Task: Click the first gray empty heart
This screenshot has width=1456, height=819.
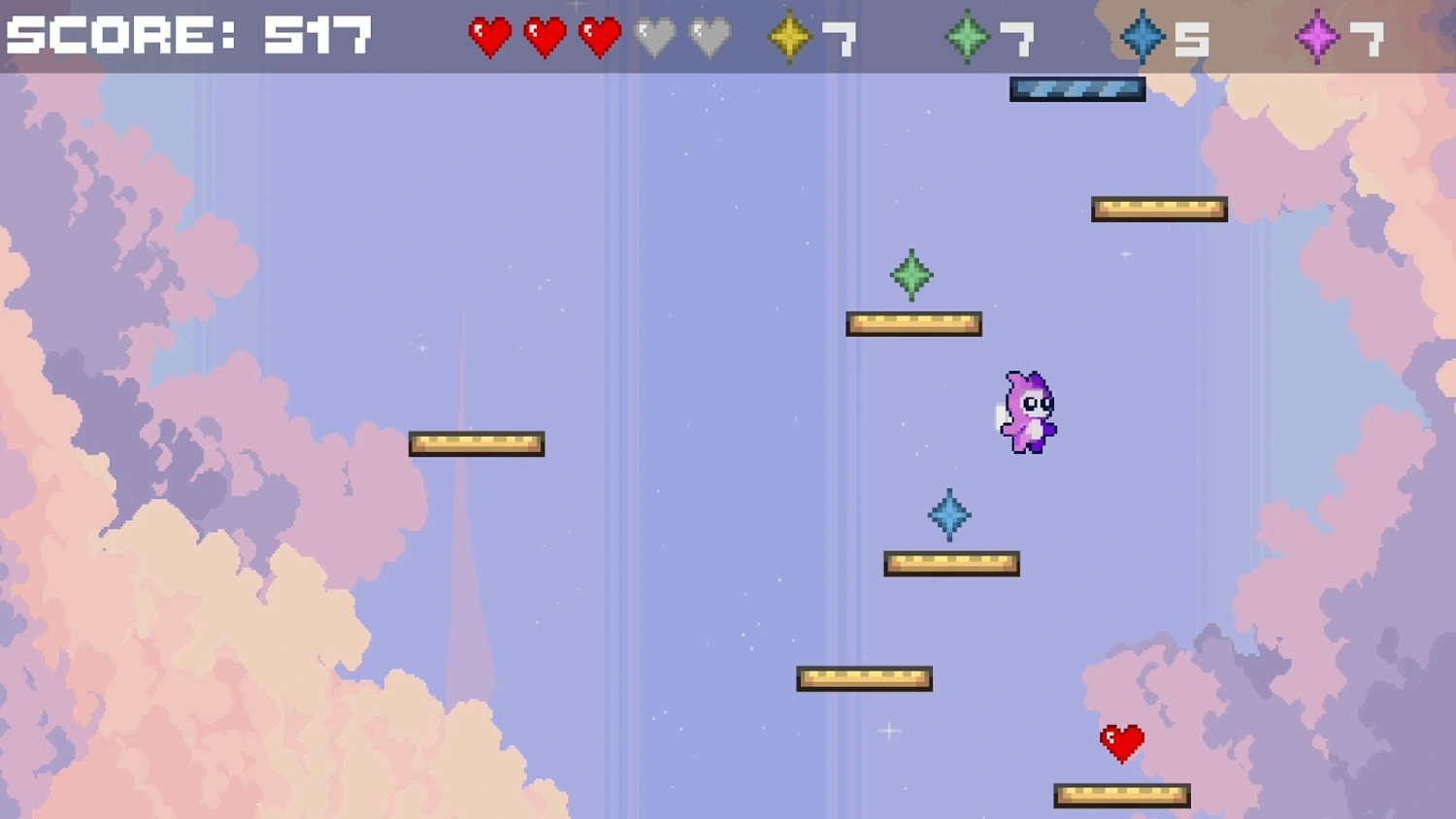Action: (656, 37)
